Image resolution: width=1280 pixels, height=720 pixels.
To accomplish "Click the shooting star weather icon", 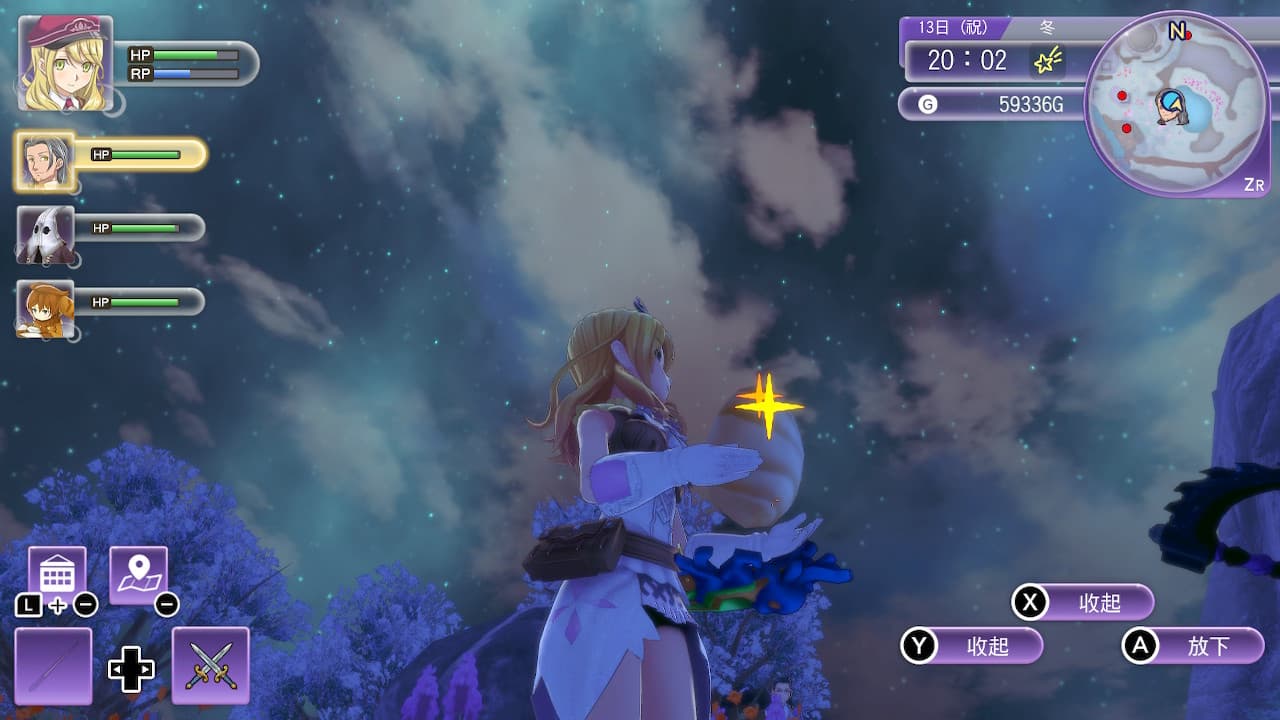I will point(1047,62).
